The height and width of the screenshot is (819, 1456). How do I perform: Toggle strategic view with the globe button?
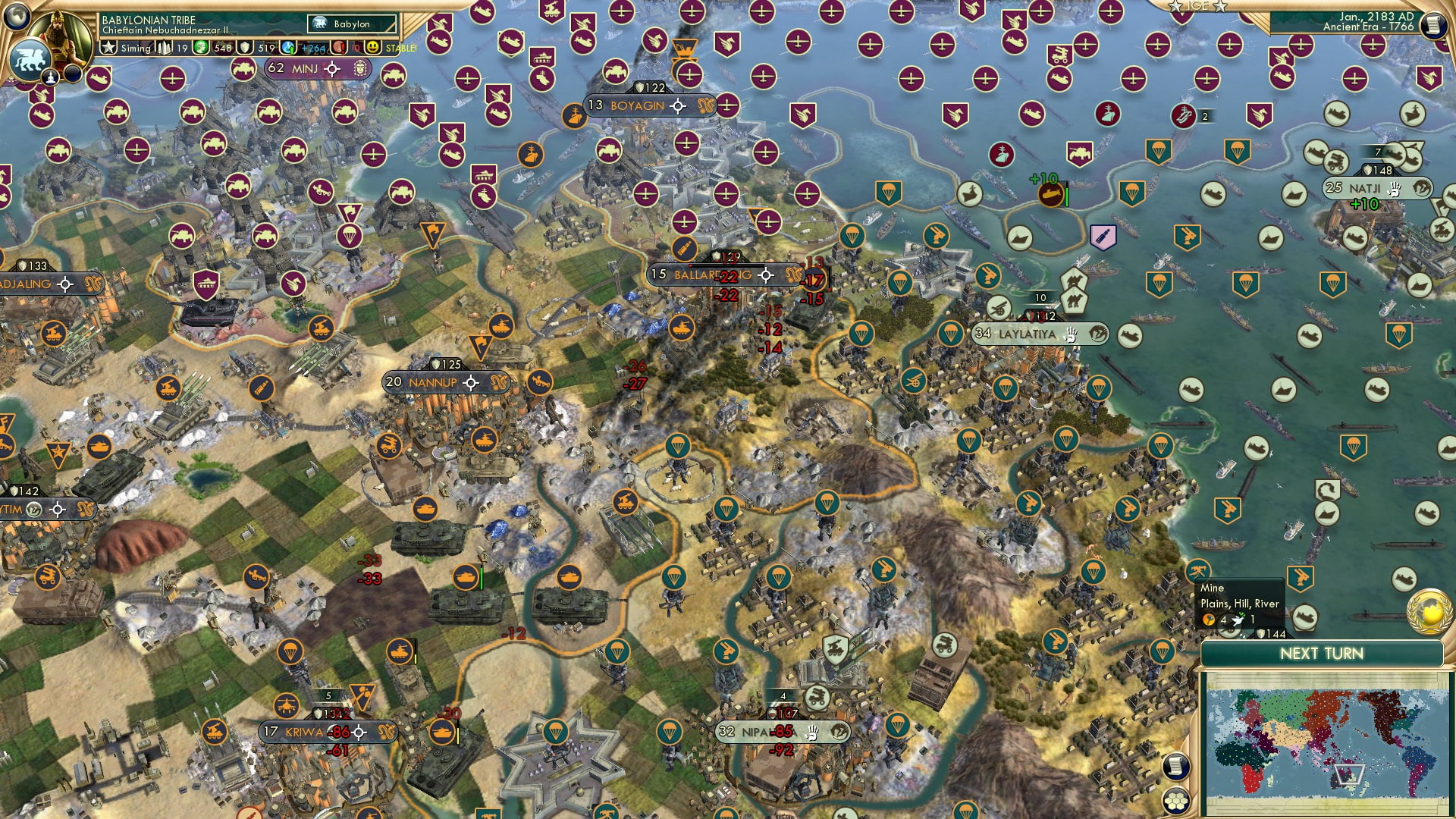[17, 17]
